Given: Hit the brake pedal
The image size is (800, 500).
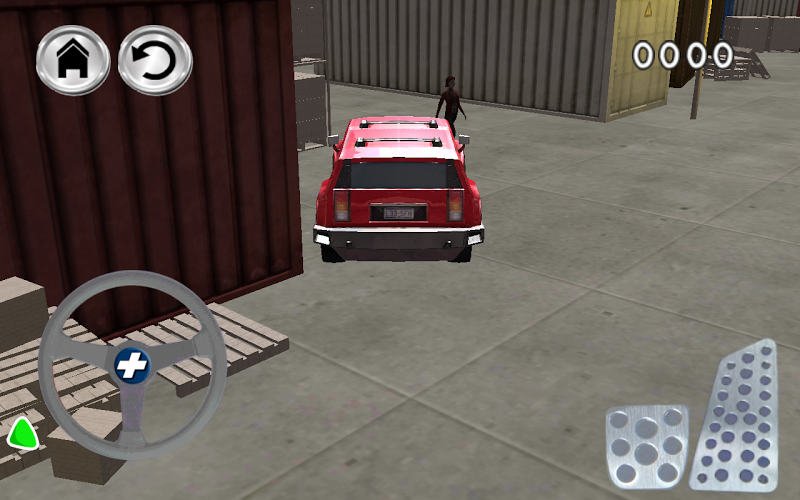Looking at the screenshot, I should point(647,447).
